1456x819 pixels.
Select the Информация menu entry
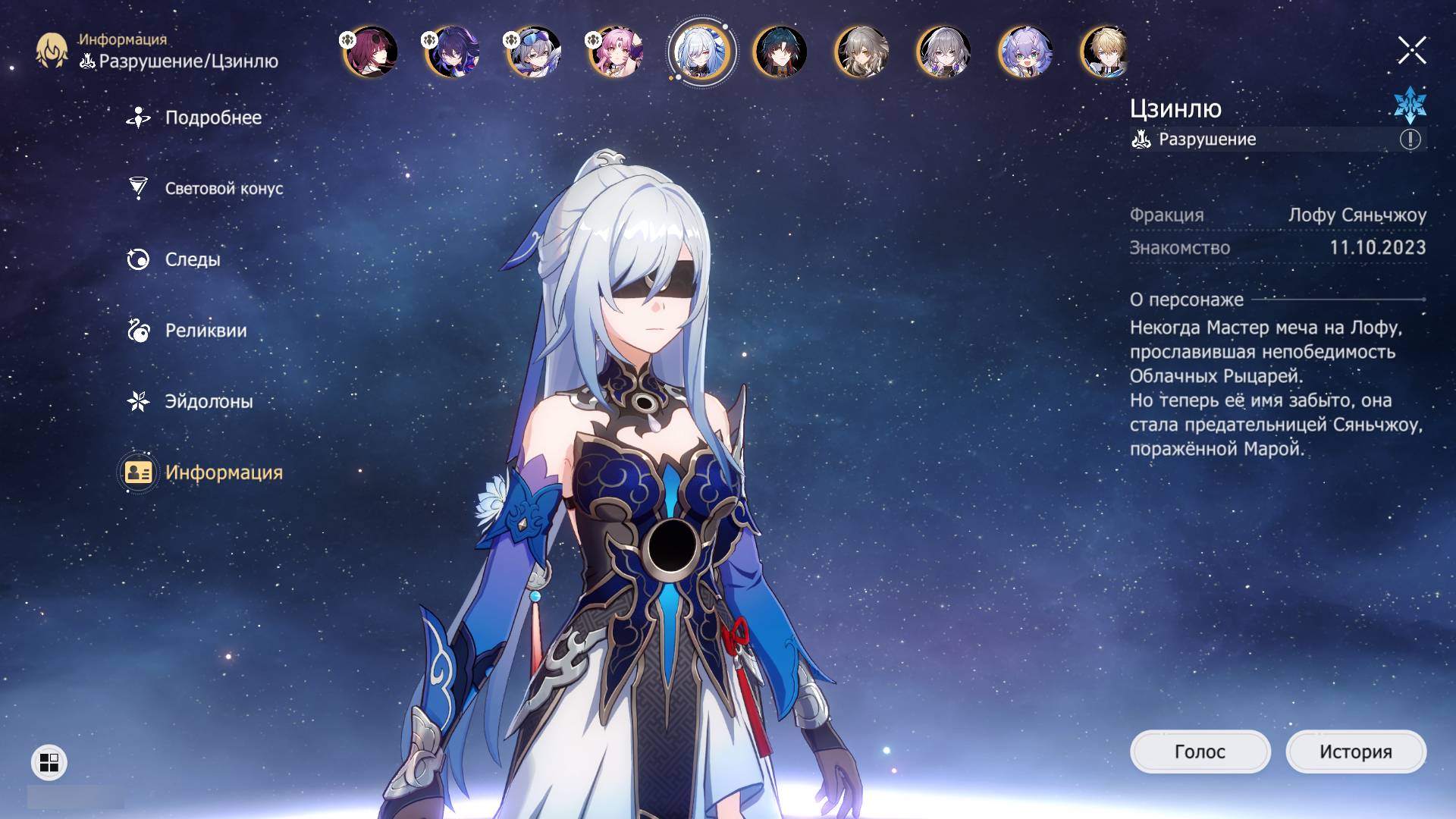[x=223, y=472]
